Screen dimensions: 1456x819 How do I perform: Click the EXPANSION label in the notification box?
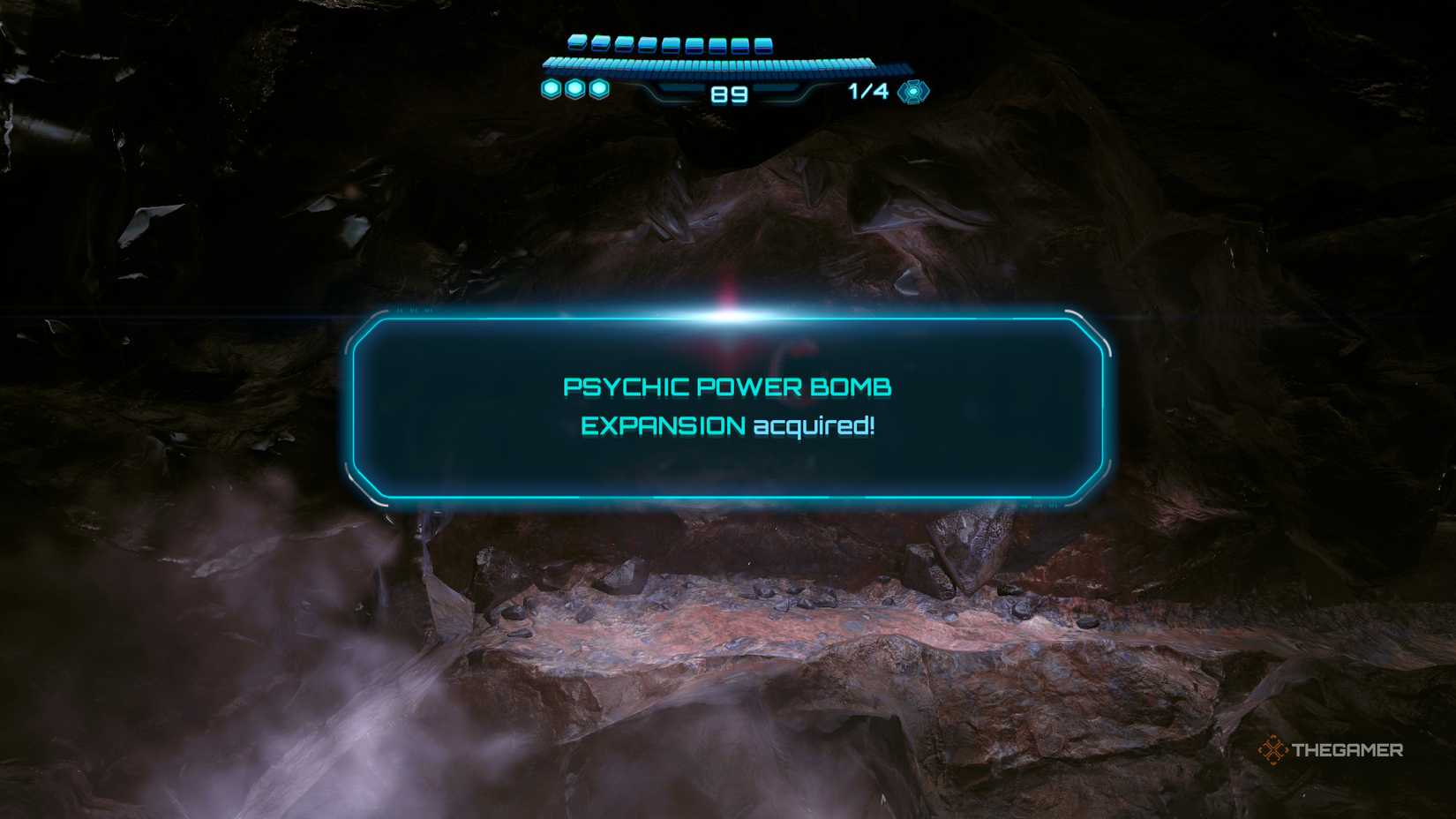tap(662, 425)
